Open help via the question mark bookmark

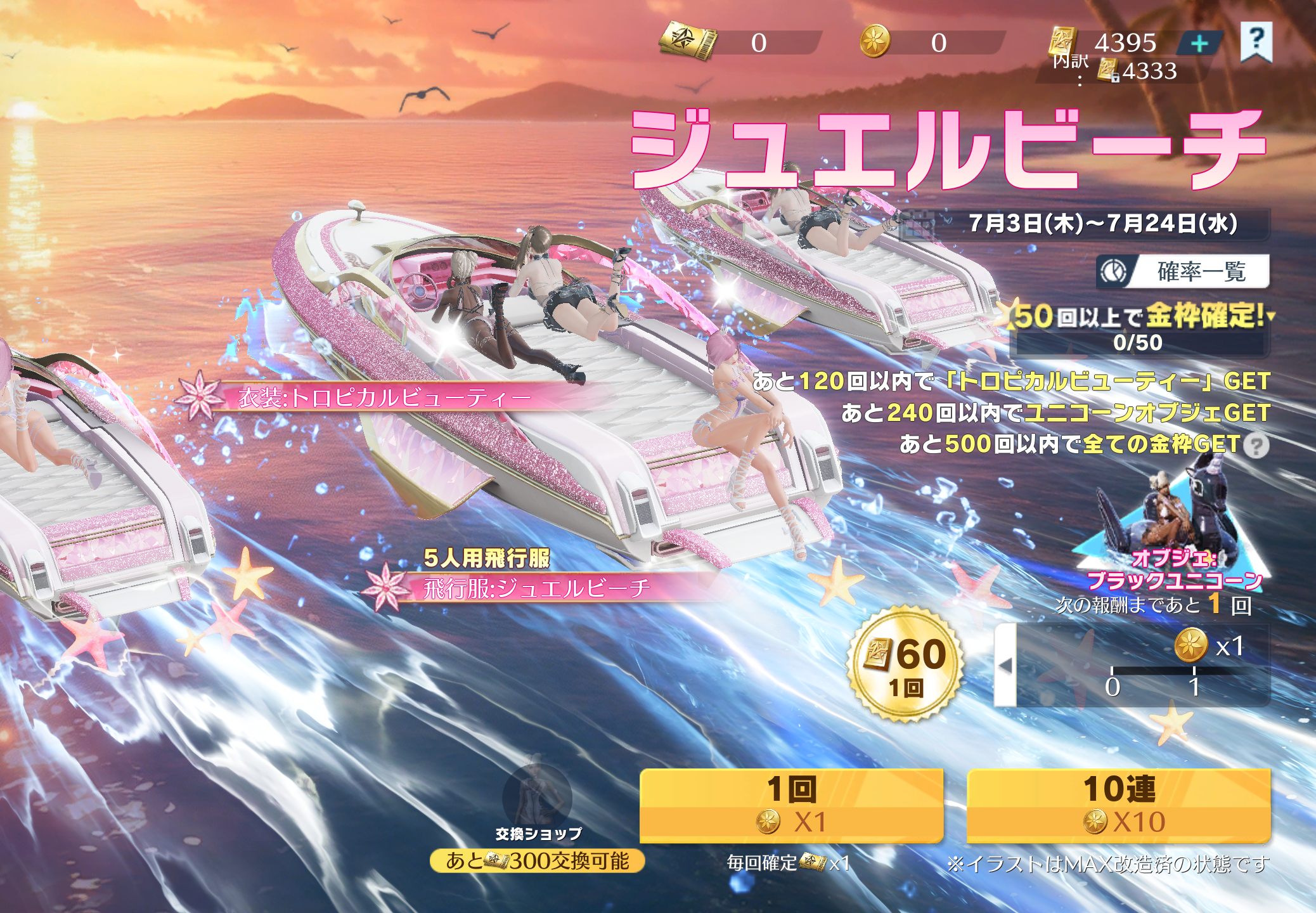point(1256,42)
